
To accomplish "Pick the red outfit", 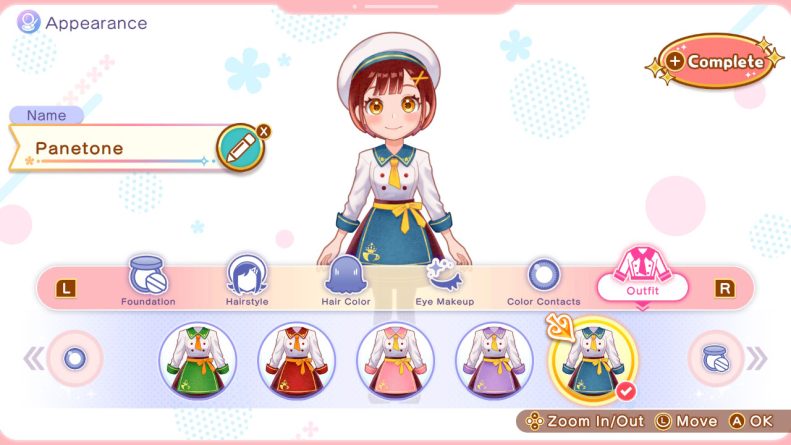I will coord(296,360).
